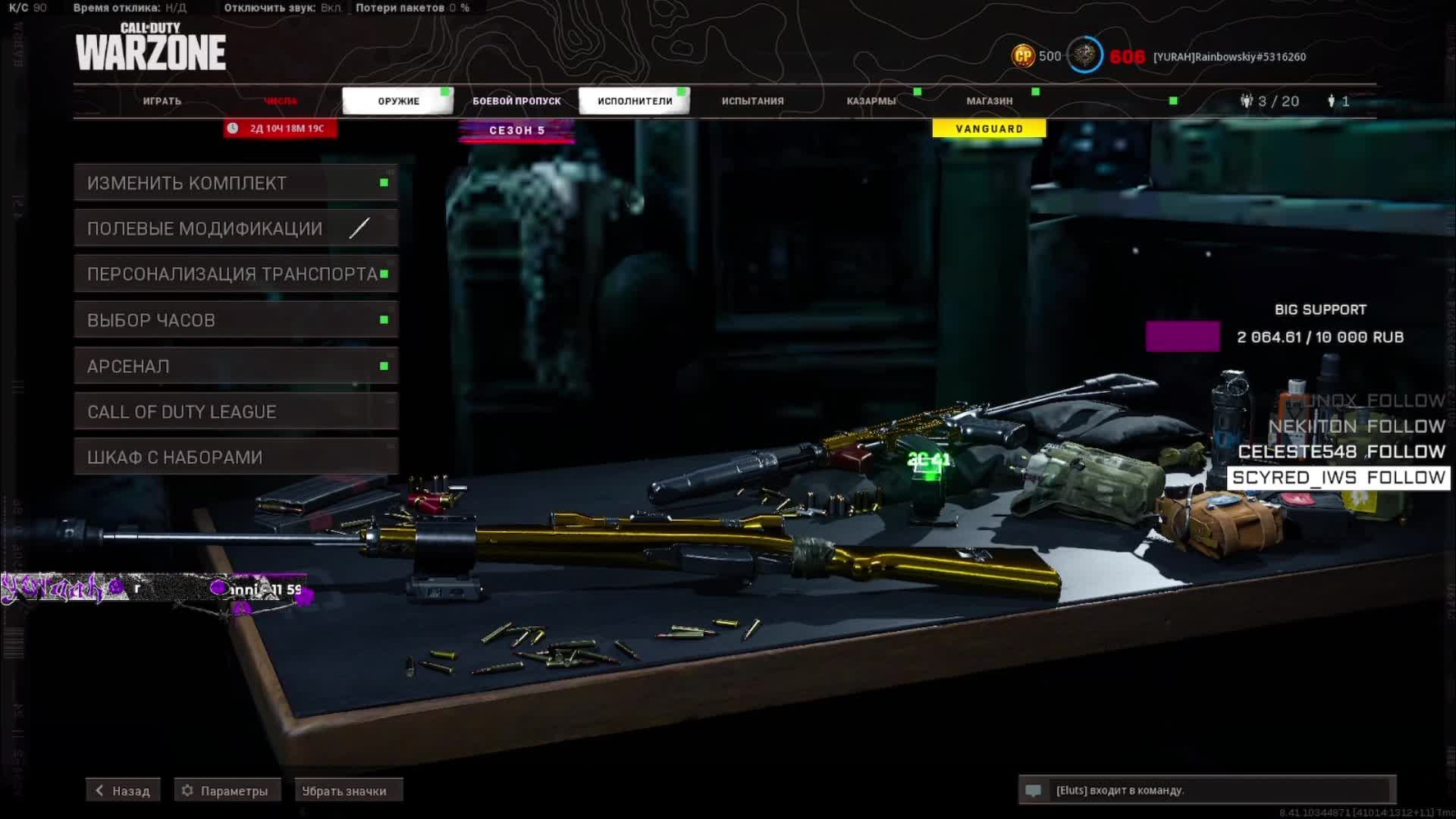This screenshot has height=819, width=1456.
Task: Switch to the КАЗАРМЫ barracks tab
Action: point(871,101)
